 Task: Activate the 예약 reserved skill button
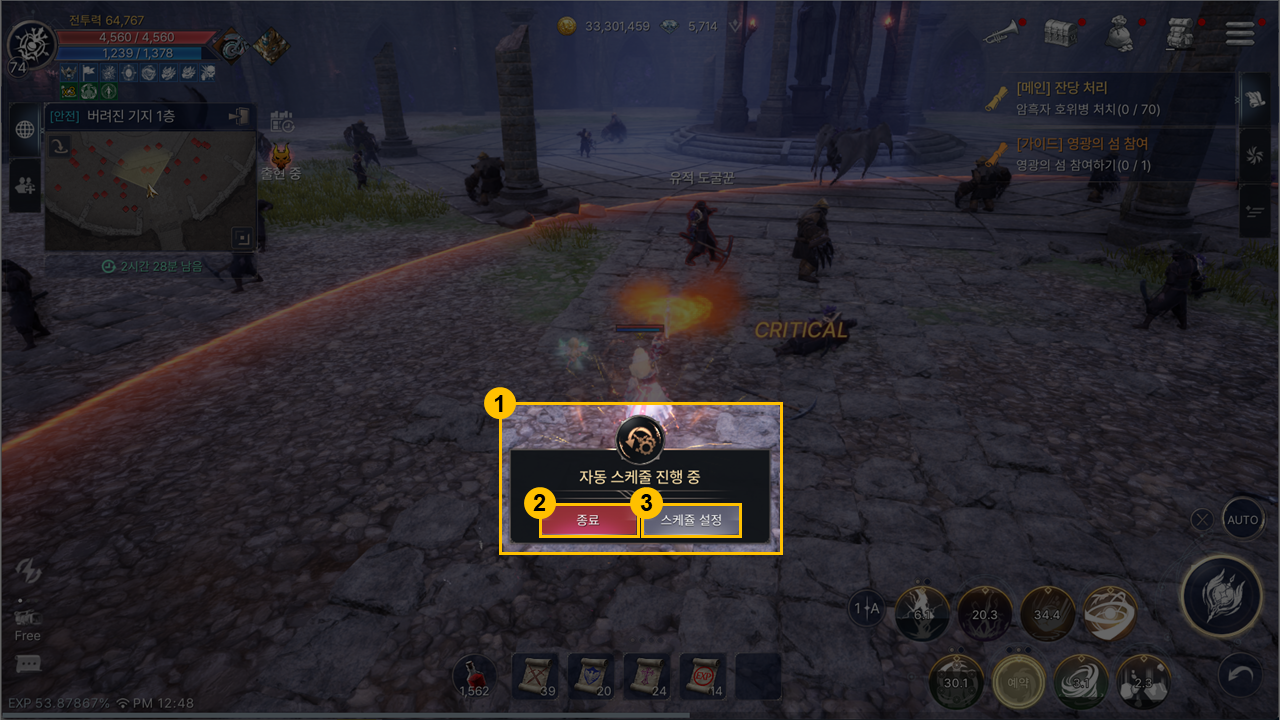click(1019, 682)
